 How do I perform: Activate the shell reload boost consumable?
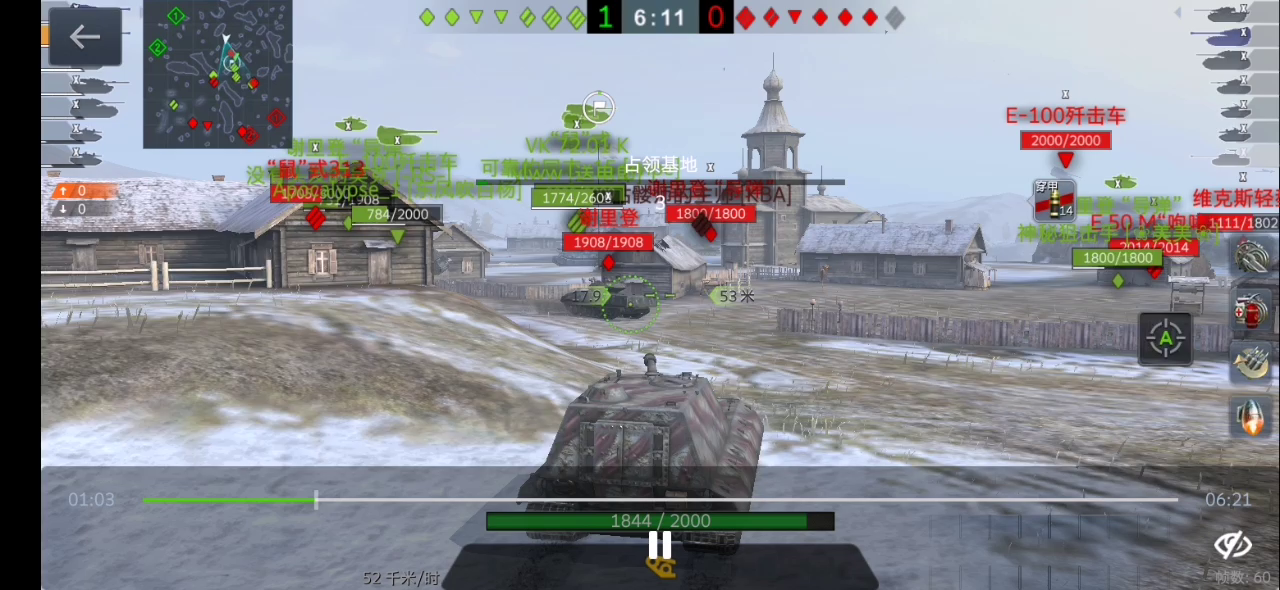pos(1254,362)
